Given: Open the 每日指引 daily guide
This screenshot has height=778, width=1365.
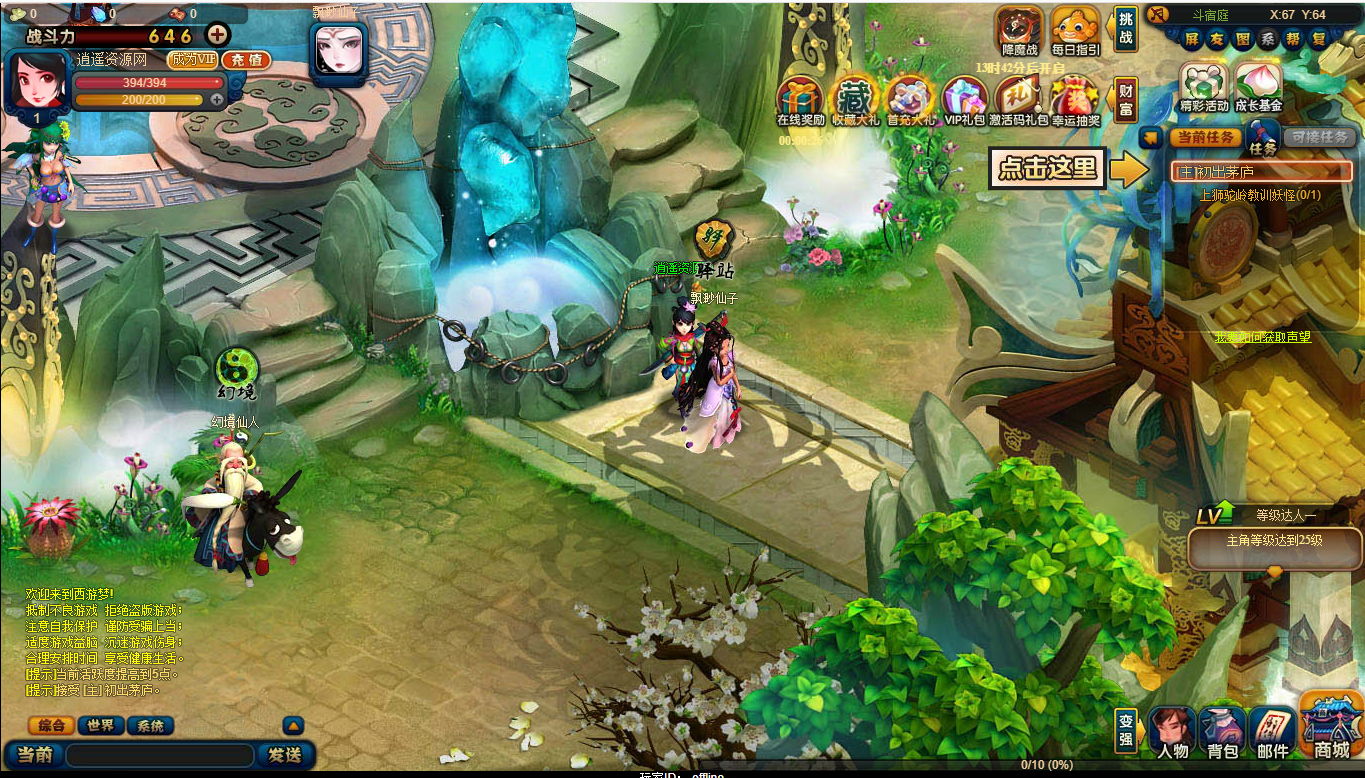Looking at the screenshot, I should (1075, 32).
